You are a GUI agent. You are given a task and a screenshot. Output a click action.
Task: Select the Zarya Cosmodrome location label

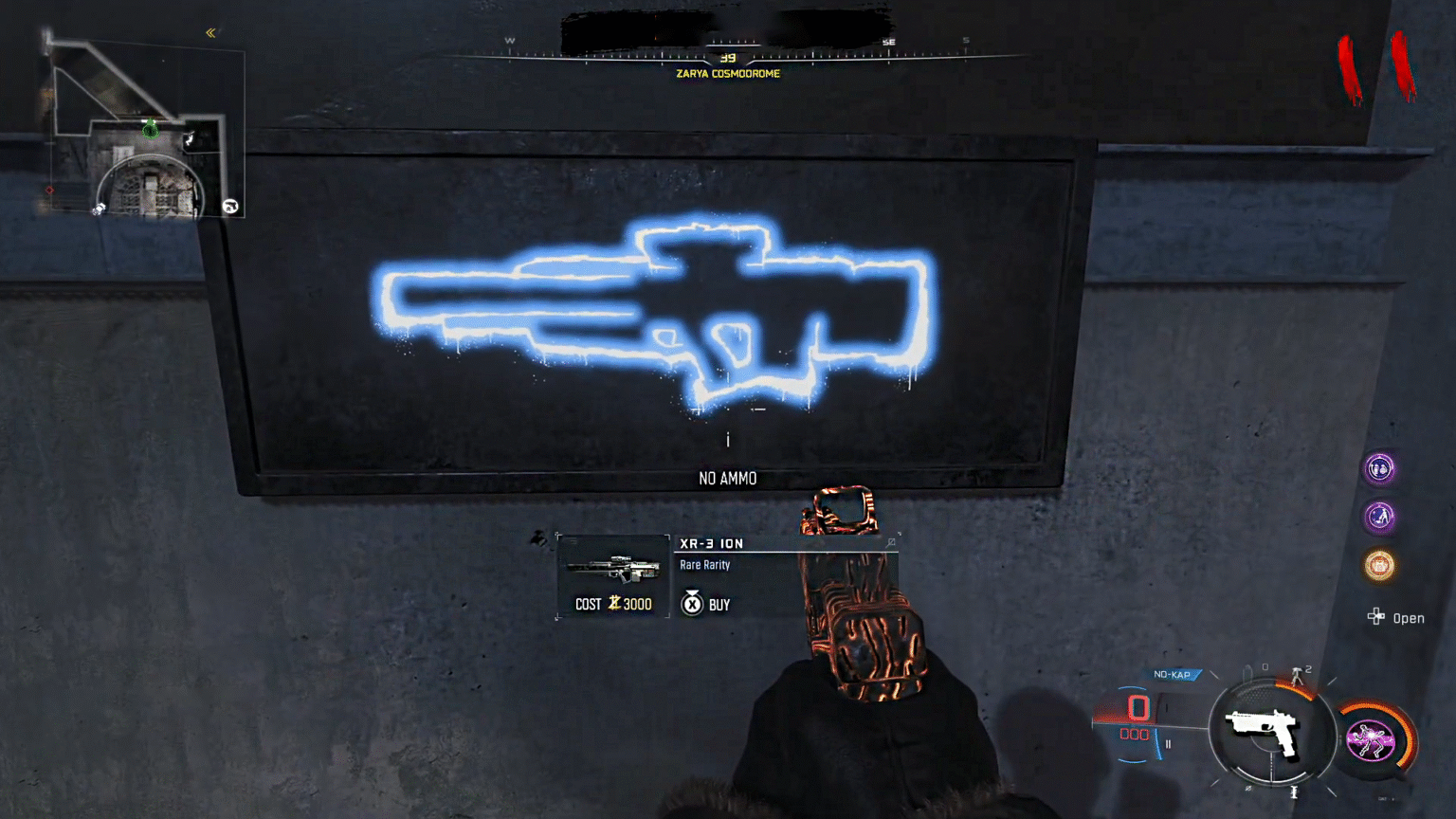727,74
